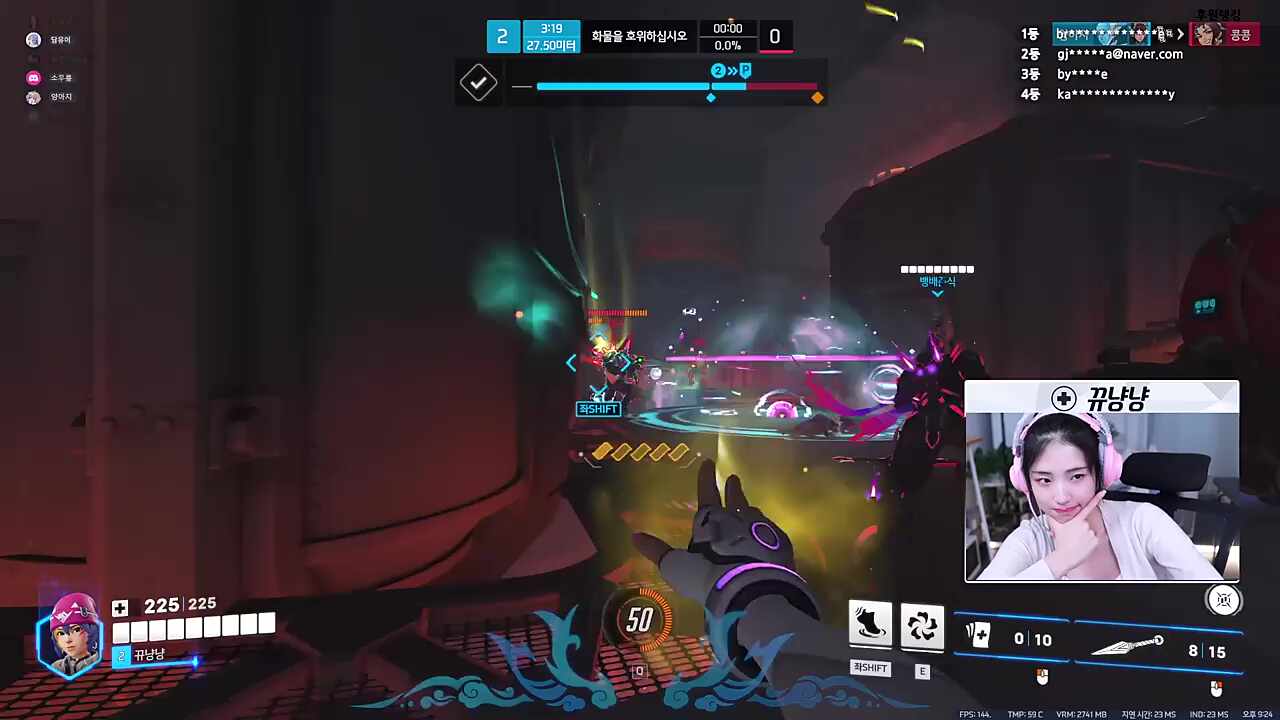
Task: Use the Protection Suzu swirl ability
Action: [922, 624]
